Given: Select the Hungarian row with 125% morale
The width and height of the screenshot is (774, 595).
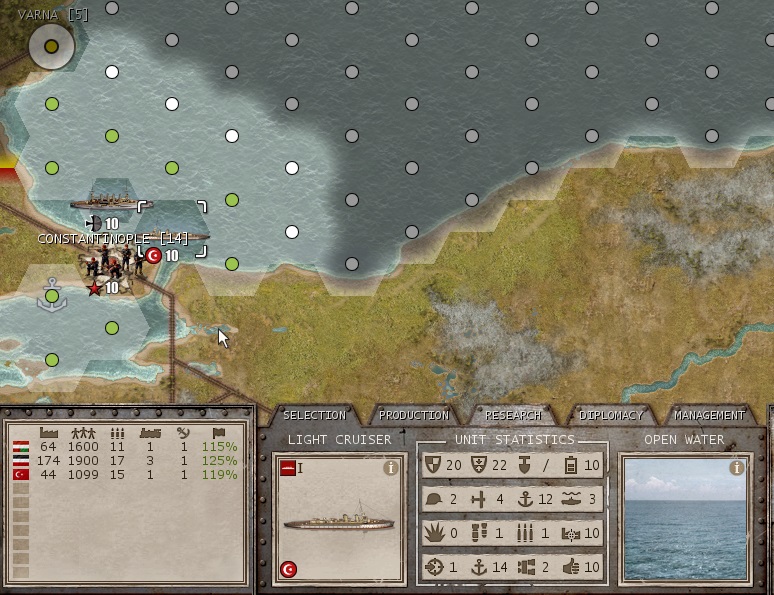Looking at the screenshot, I should pos(125,460).
